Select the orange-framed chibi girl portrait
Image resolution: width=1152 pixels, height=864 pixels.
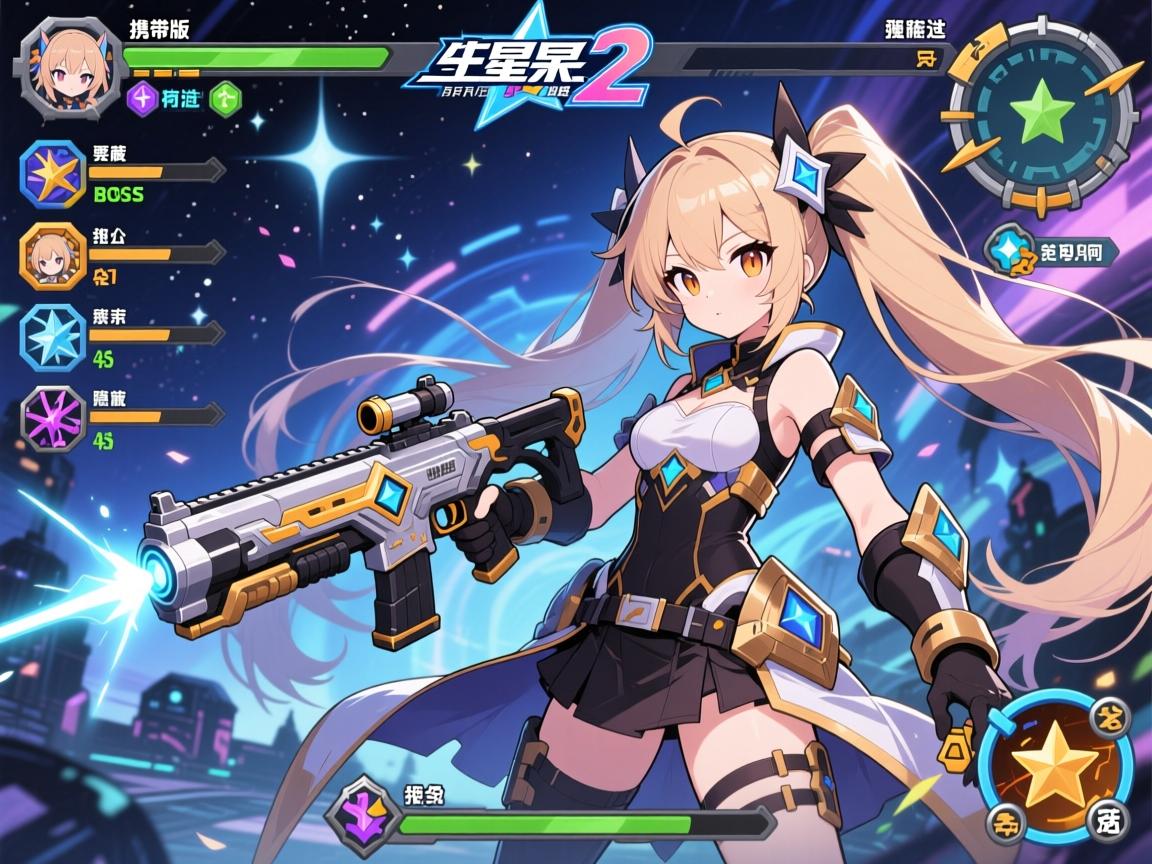point(53,257)
